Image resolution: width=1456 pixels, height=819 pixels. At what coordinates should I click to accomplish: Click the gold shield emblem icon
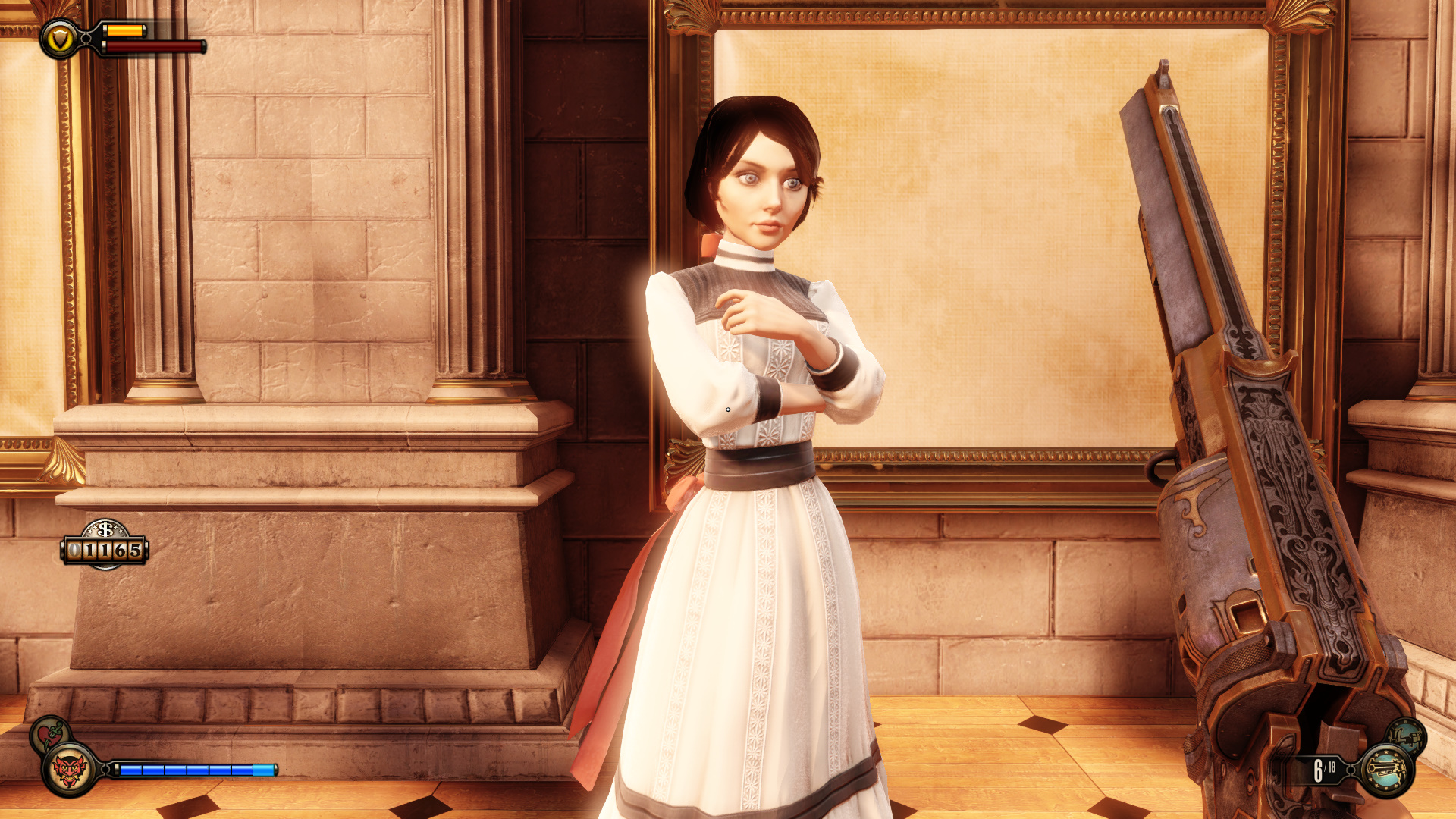60,39
